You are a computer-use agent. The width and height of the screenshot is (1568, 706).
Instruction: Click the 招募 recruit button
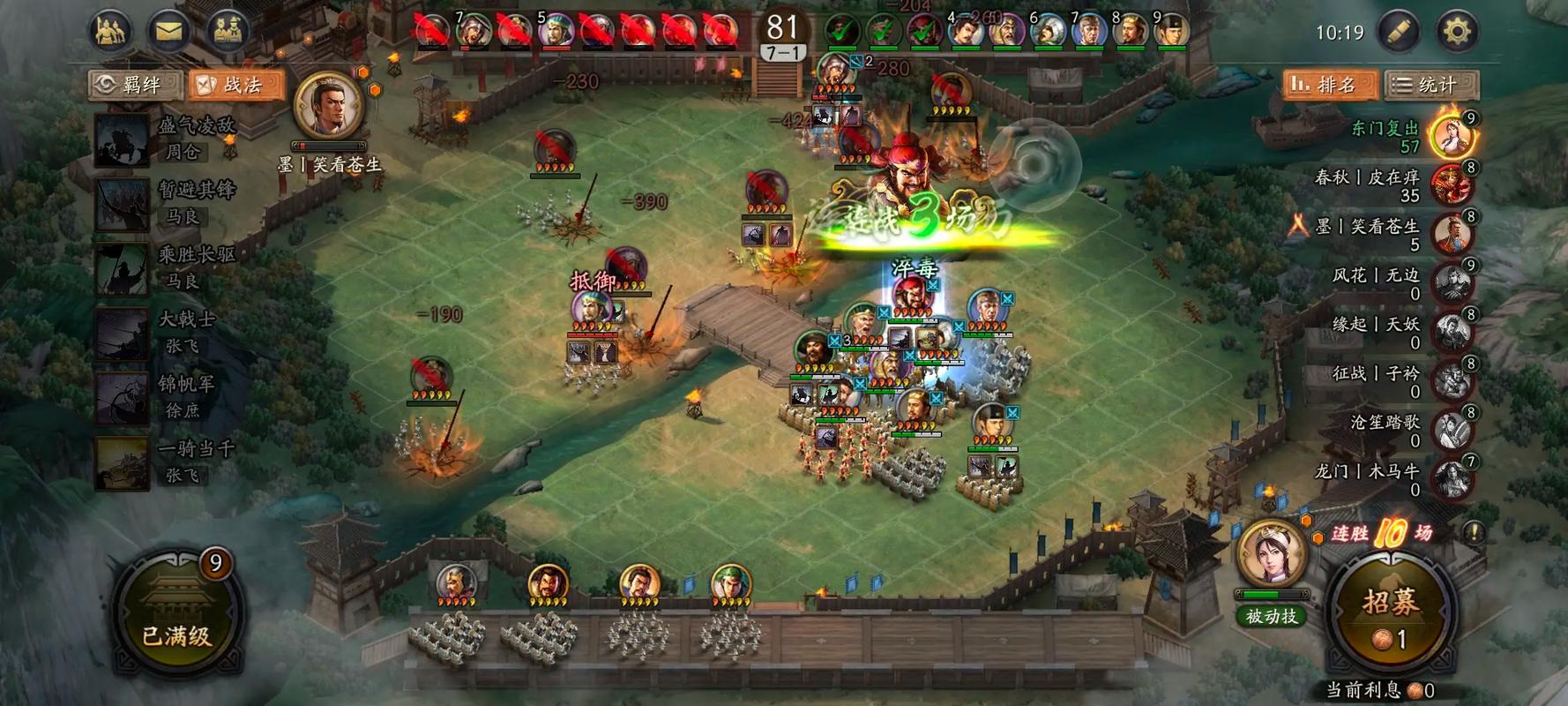coord(1391,614)
